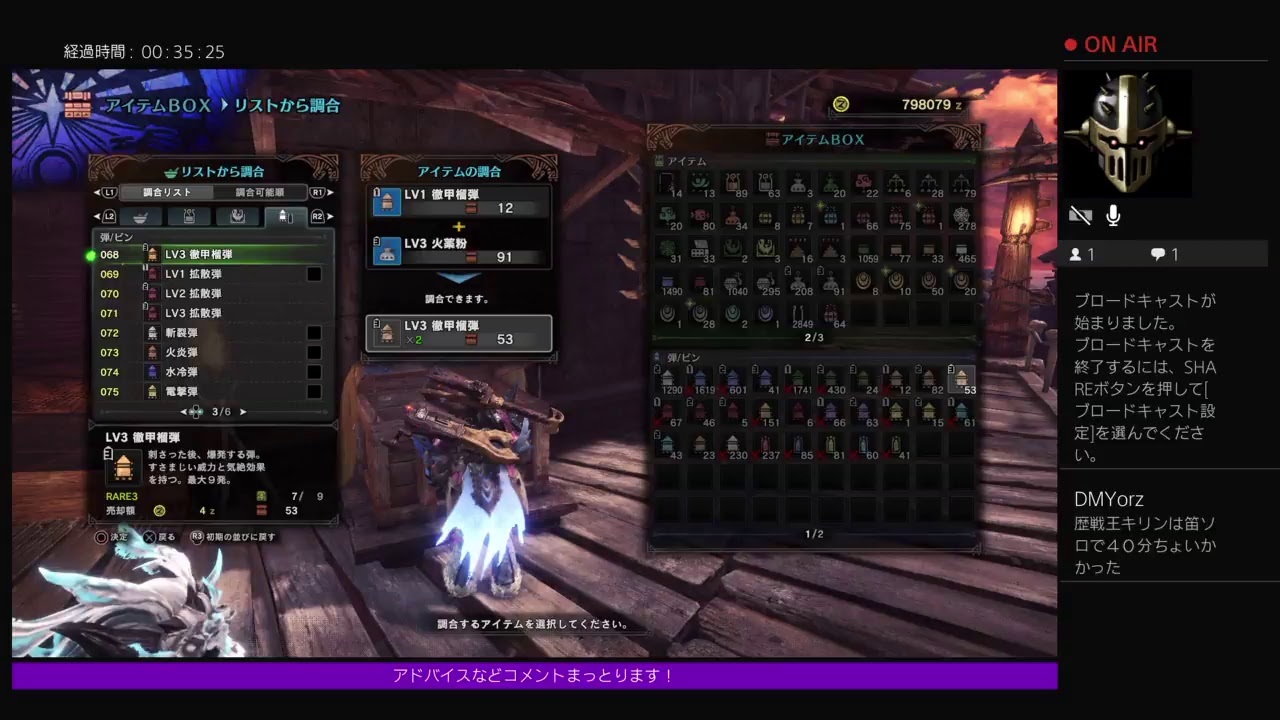Confirm crafting the LV3 徹甲榴弾 result
The width and height of the screenshot is (1280, 720).
click(459, 333)
